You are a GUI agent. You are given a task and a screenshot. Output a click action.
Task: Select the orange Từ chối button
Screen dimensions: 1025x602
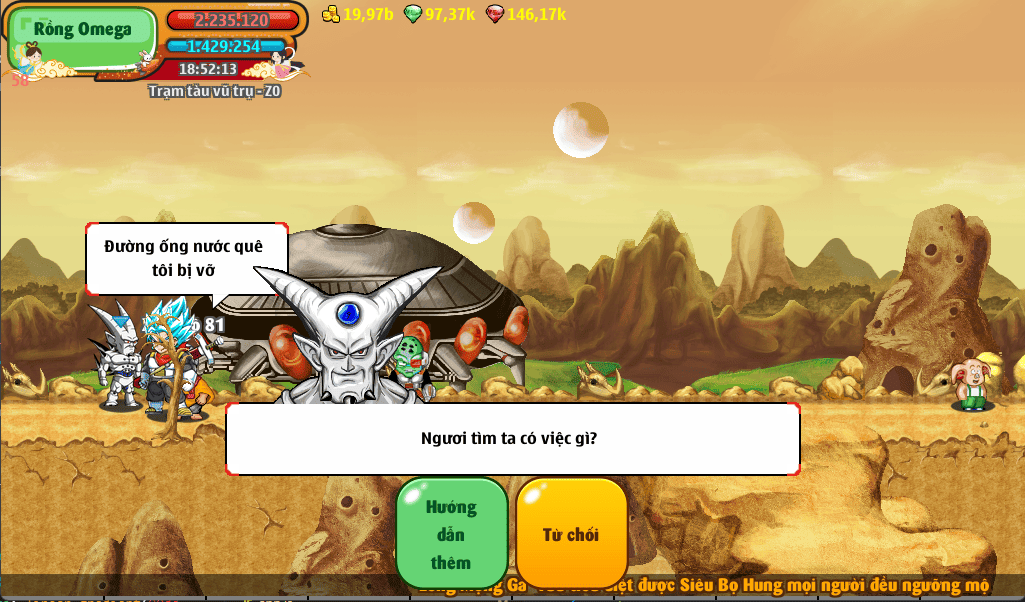click(571, 534)
